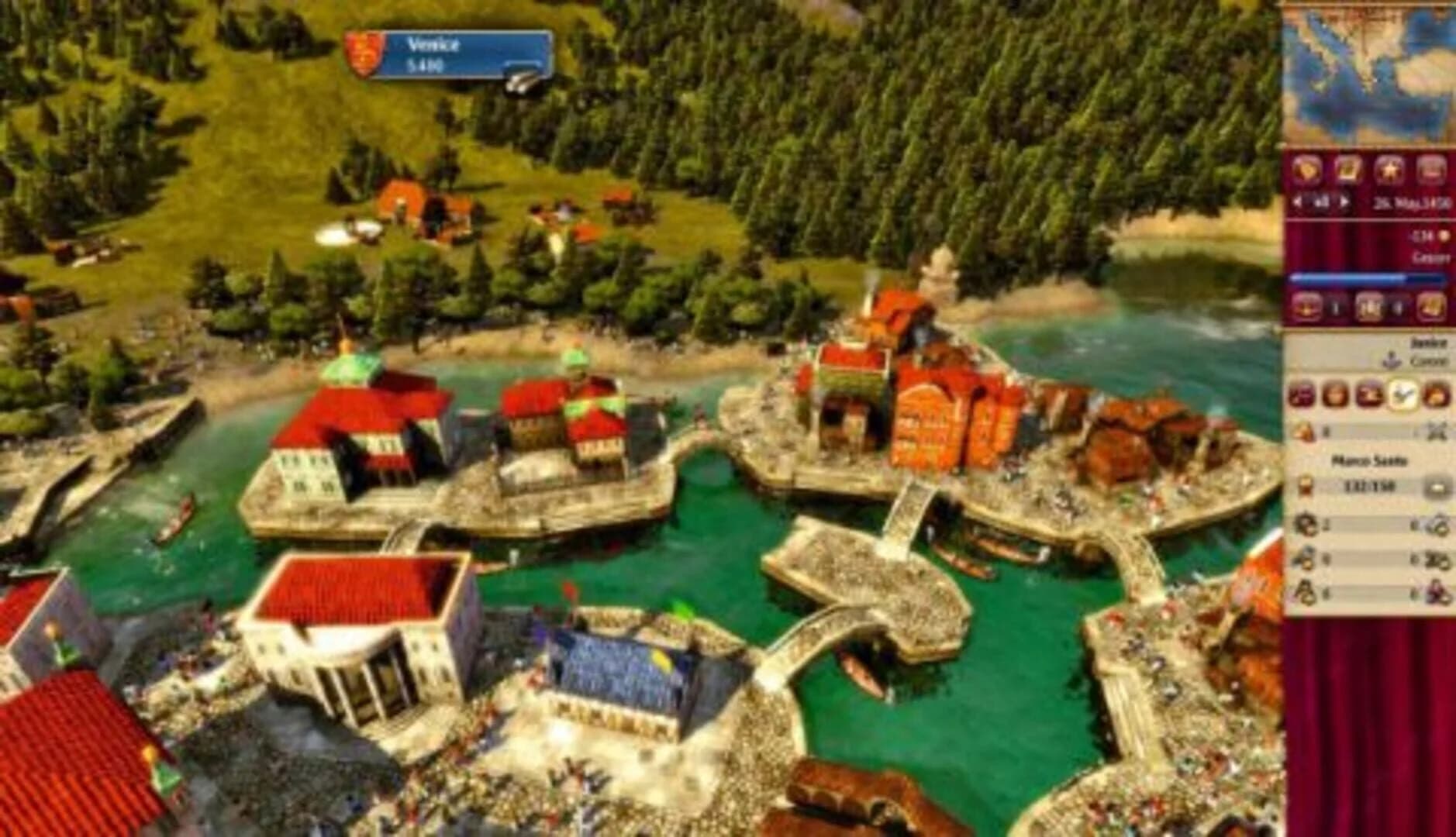This screenshot has height=837, width=1456.
Task: View reputation using the star icon
Action: [1388, 169]
